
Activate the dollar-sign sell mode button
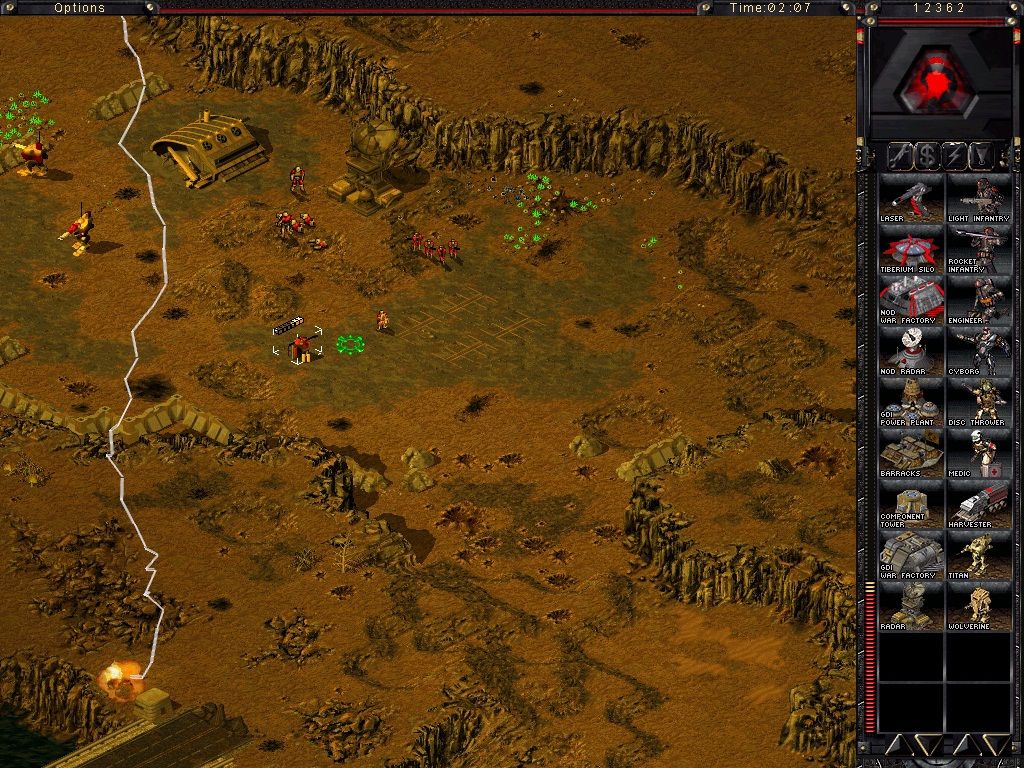pos(928,156)
